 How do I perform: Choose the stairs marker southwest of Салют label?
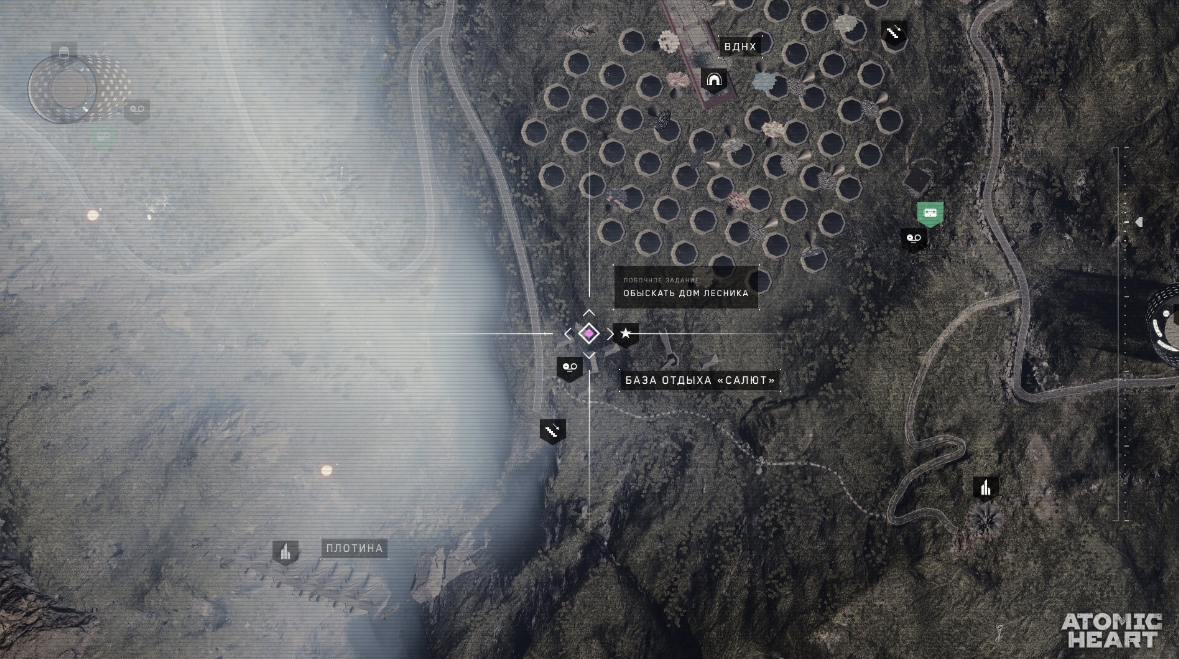pyautogui.click(x=552, y=430)
